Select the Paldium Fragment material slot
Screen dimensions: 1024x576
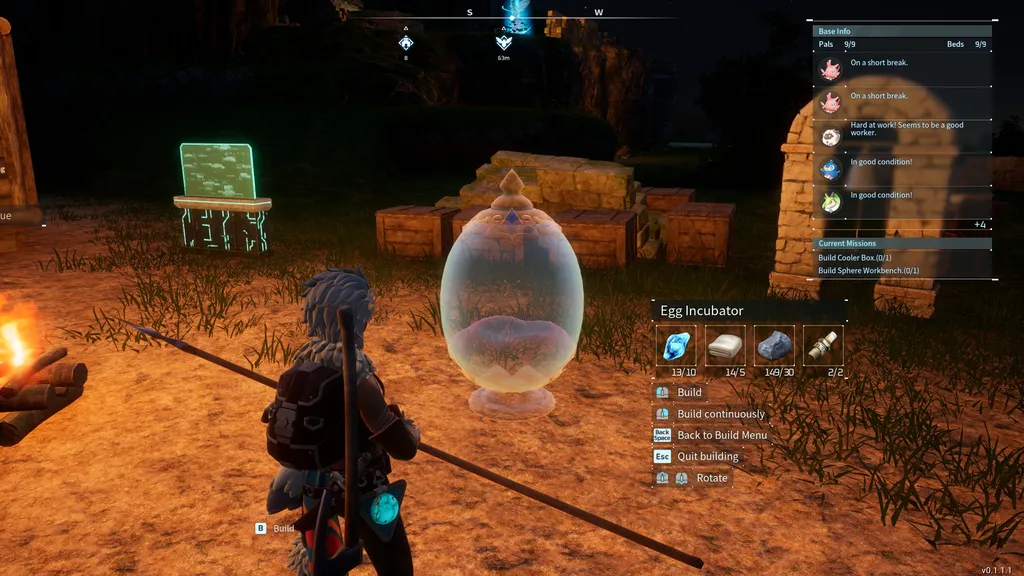click(676, 345)
